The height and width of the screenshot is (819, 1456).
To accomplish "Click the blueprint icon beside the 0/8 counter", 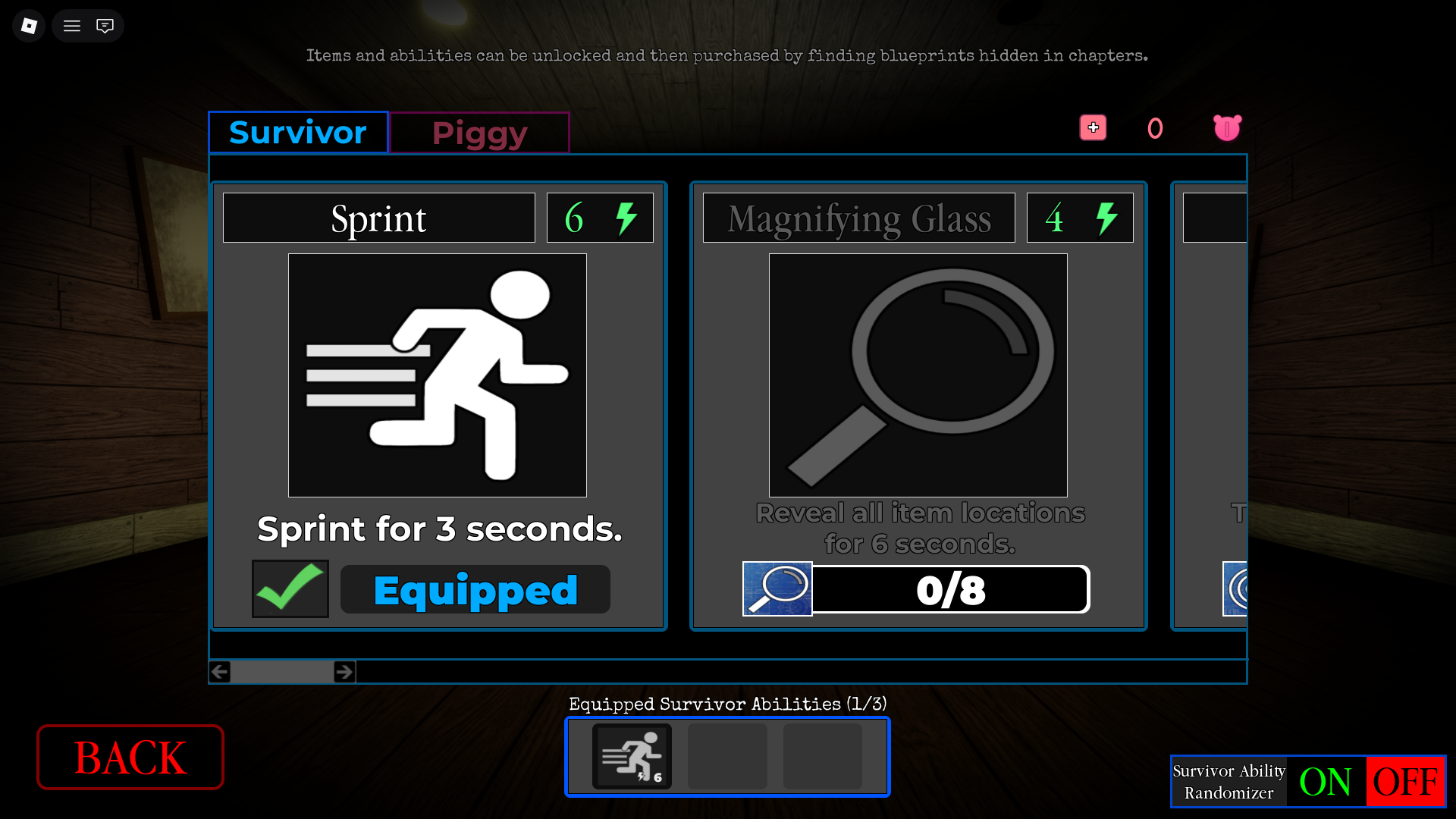I will pyautogui.click(x=777, y=588).
